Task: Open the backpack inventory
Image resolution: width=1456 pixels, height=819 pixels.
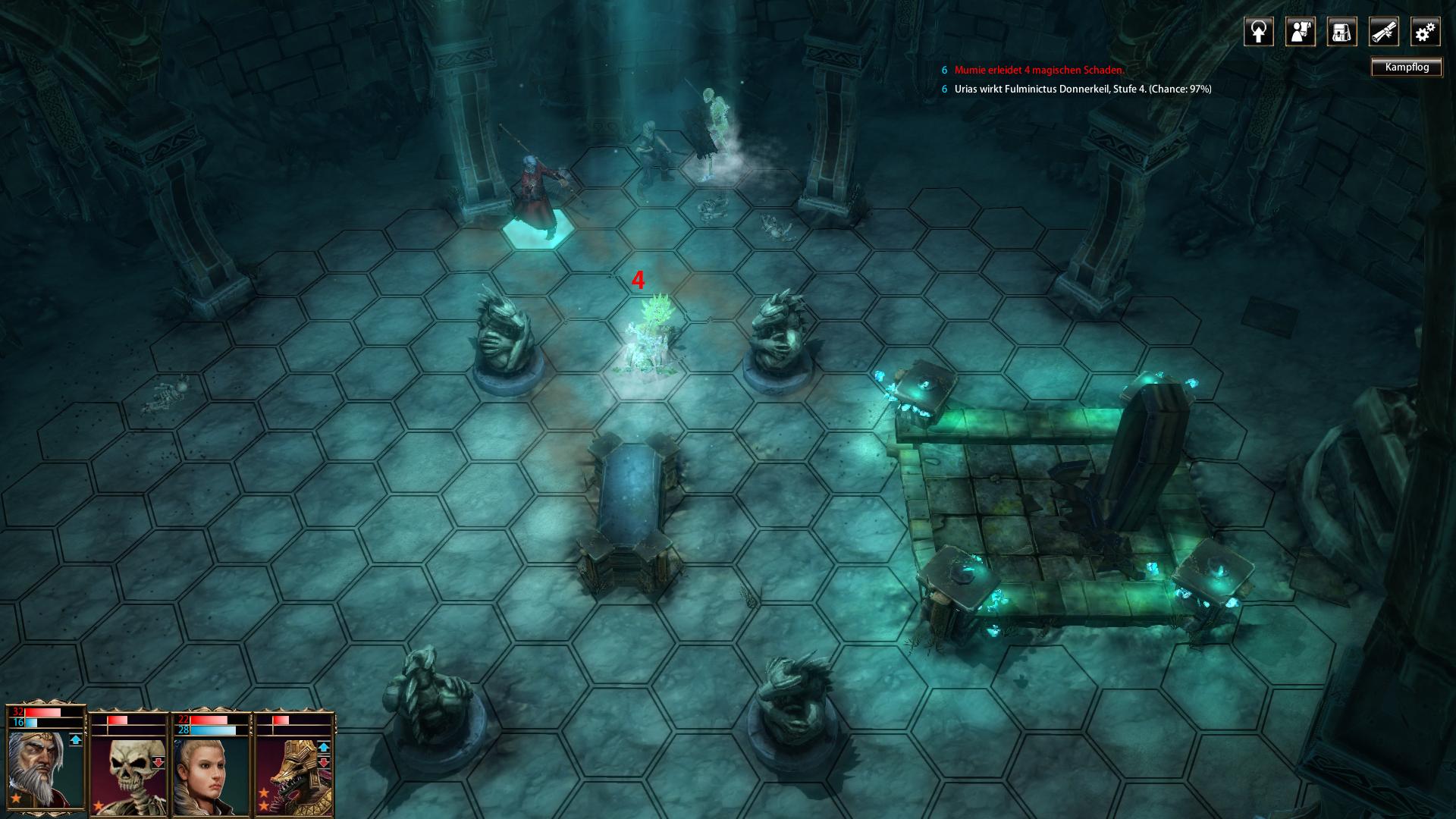Action: coord(1341,32)
